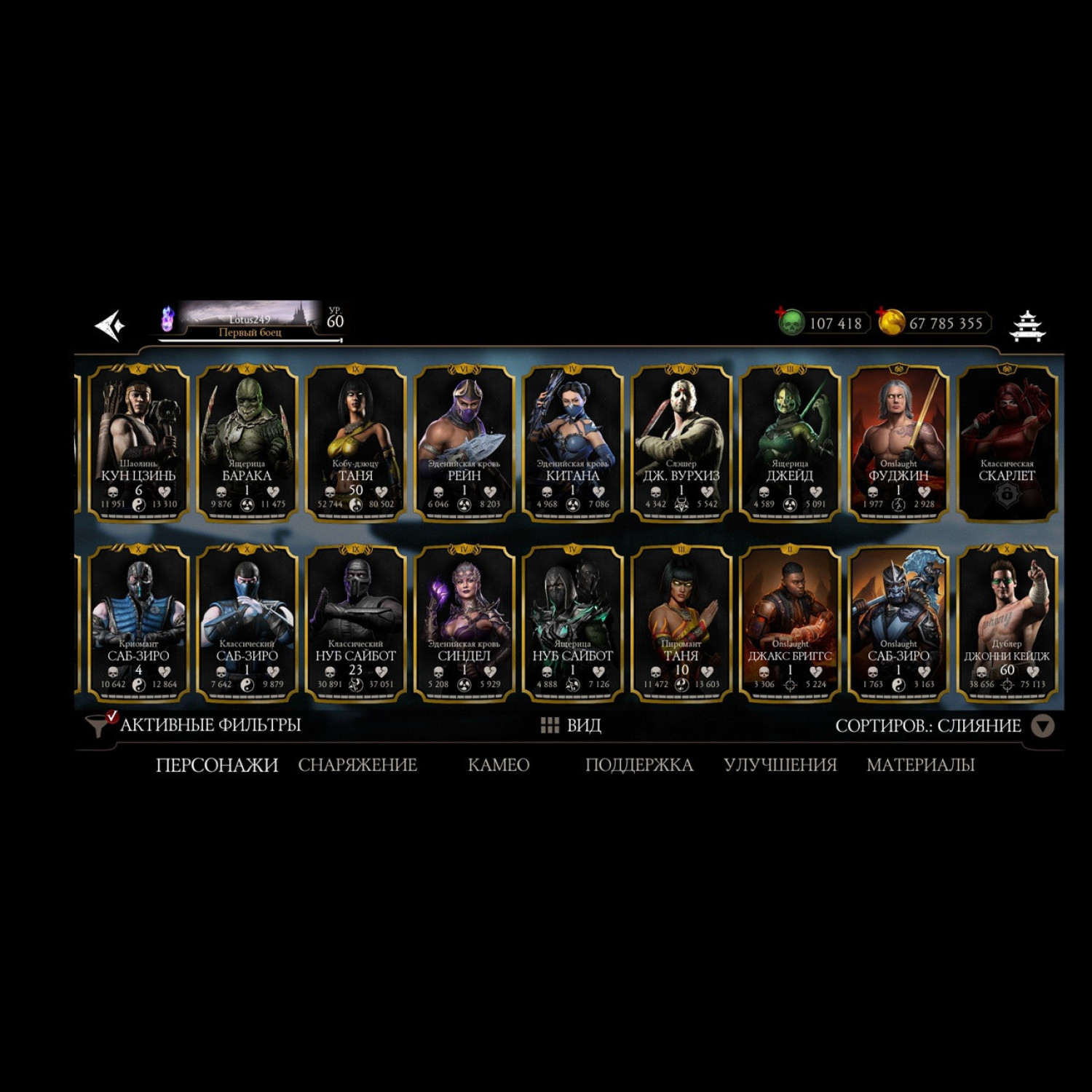This screenshot has height=1092, width=1092.
Task: Go back using the arrow button
Action: click(111, 325)
